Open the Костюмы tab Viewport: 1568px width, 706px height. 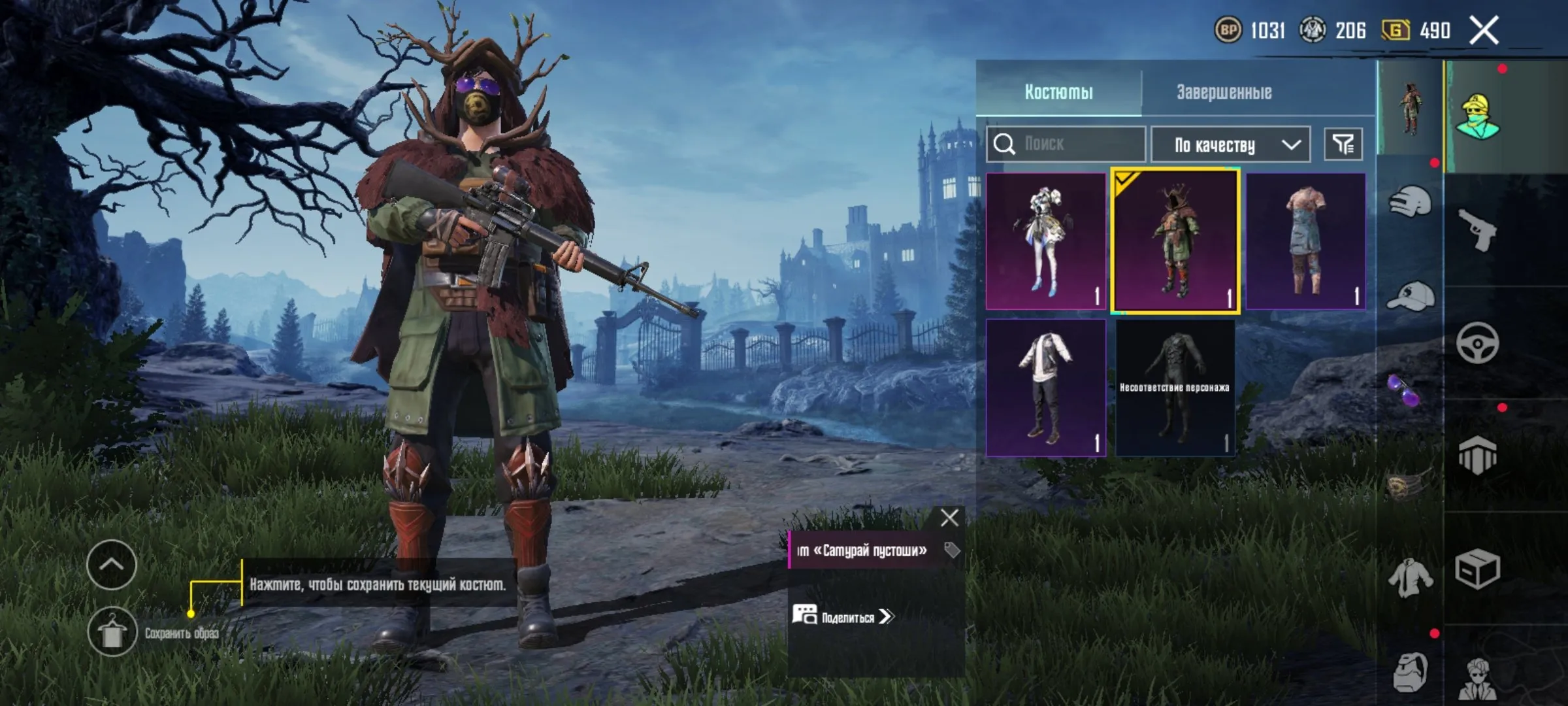click(1058, 92)
